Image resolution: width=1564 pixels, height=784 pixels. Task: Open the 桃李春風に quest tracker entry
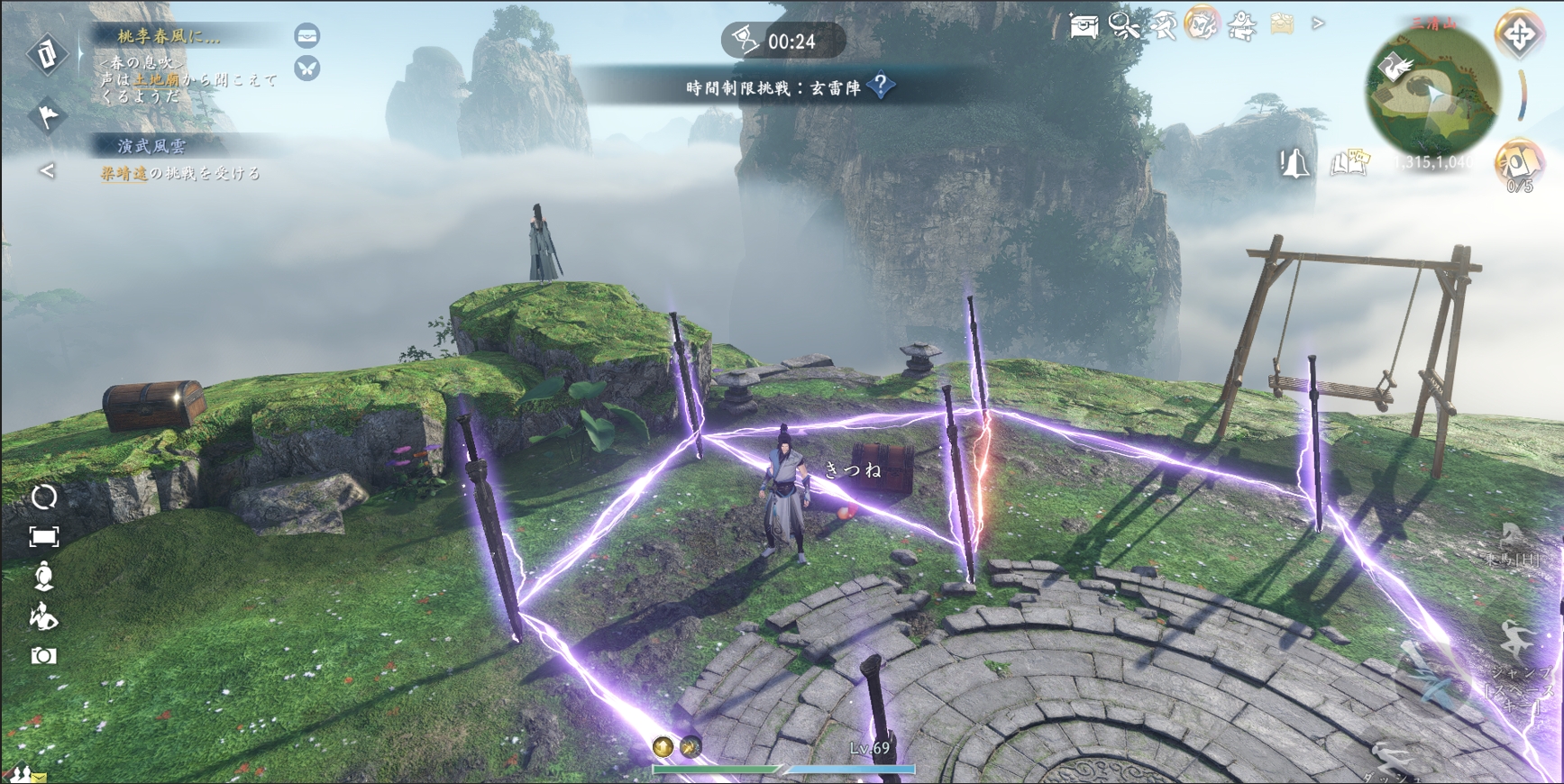[x=169, y=36]
